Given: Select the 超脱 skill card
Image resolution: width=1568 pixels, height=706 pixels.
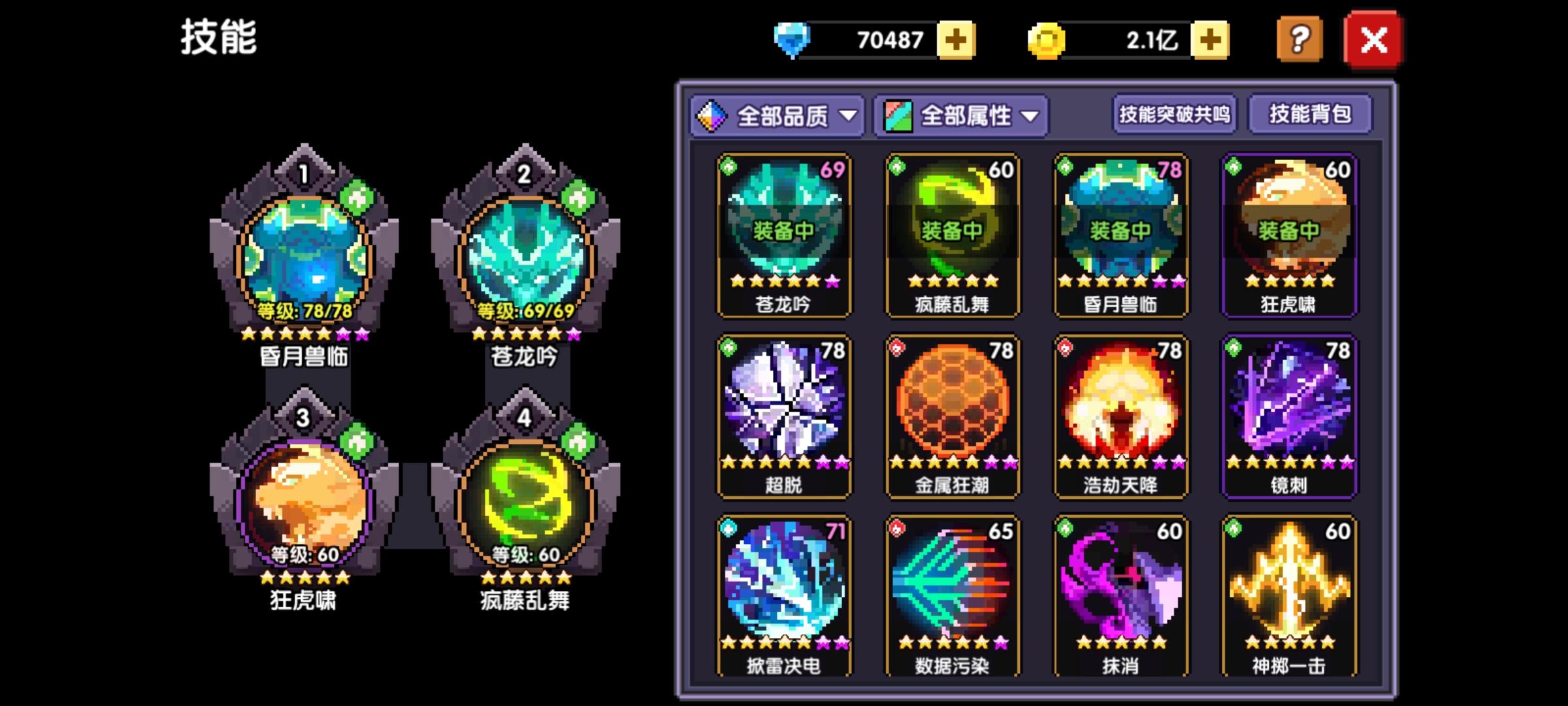Looking at the screenshot, I should click(x=784, y=418).
